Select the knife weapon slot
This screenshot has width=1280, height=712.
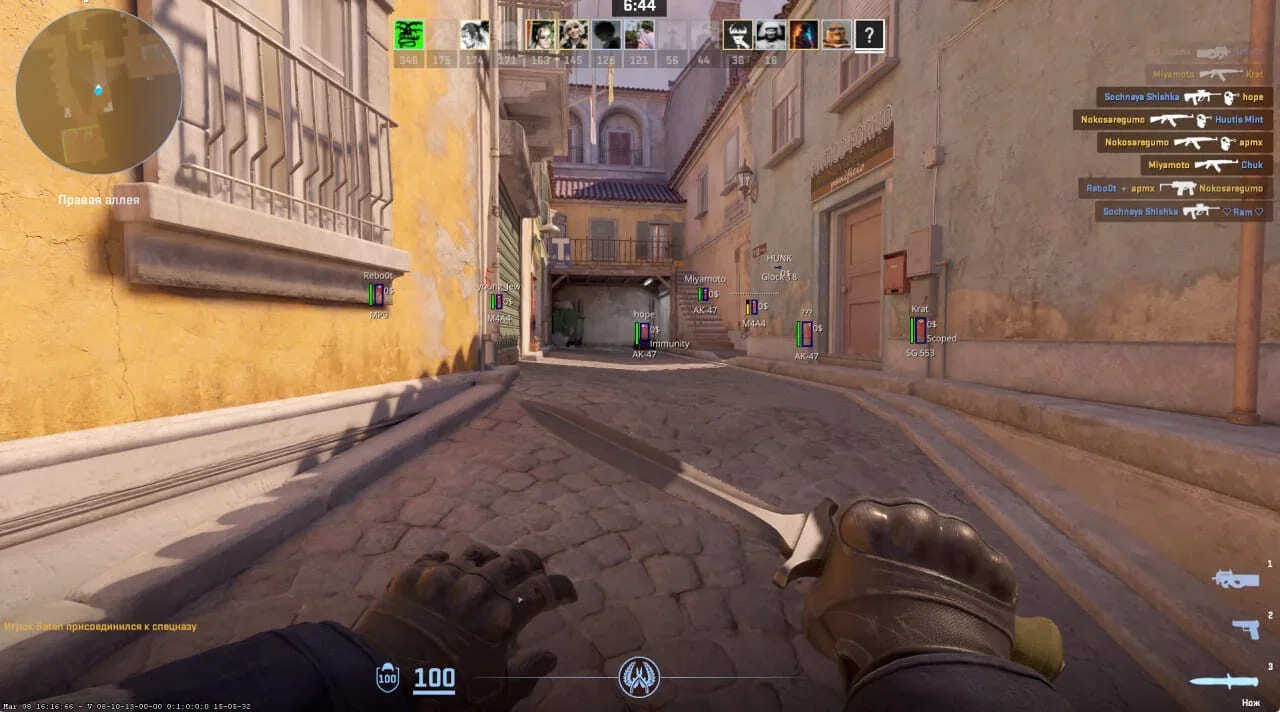tap(1223, 681)
